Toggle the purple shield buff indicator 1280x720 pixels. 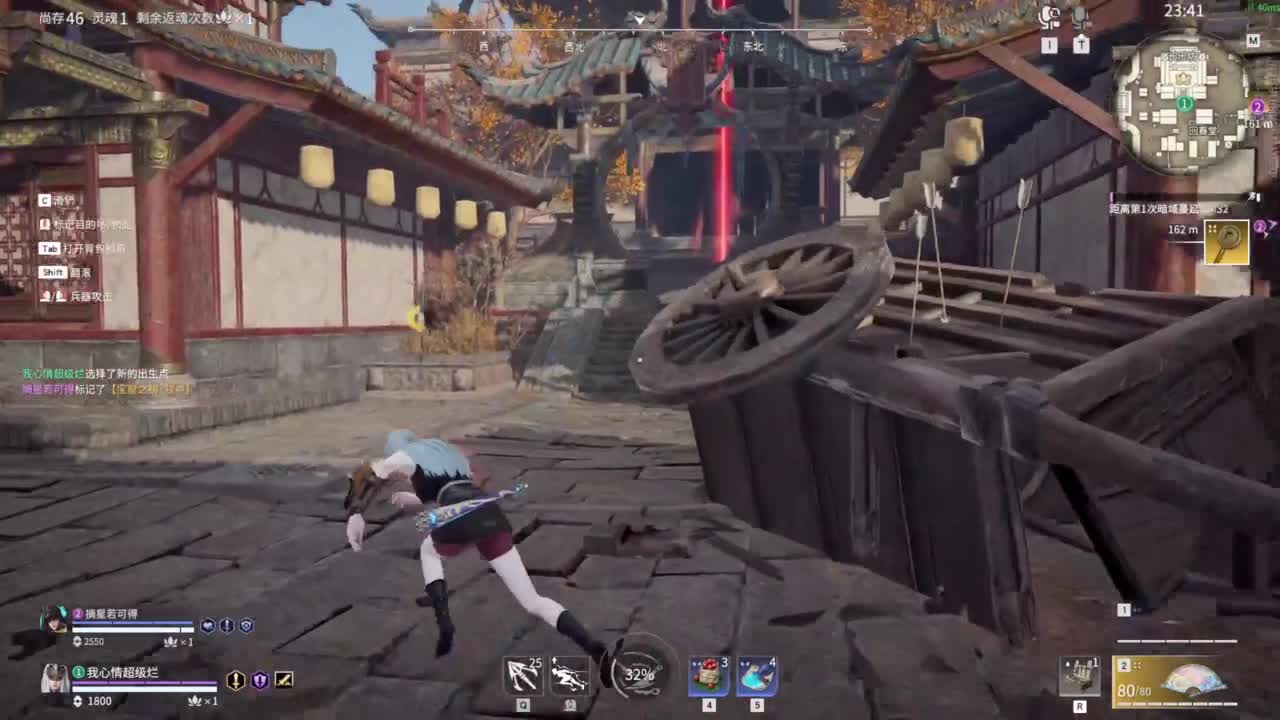(x=261, y=681)
